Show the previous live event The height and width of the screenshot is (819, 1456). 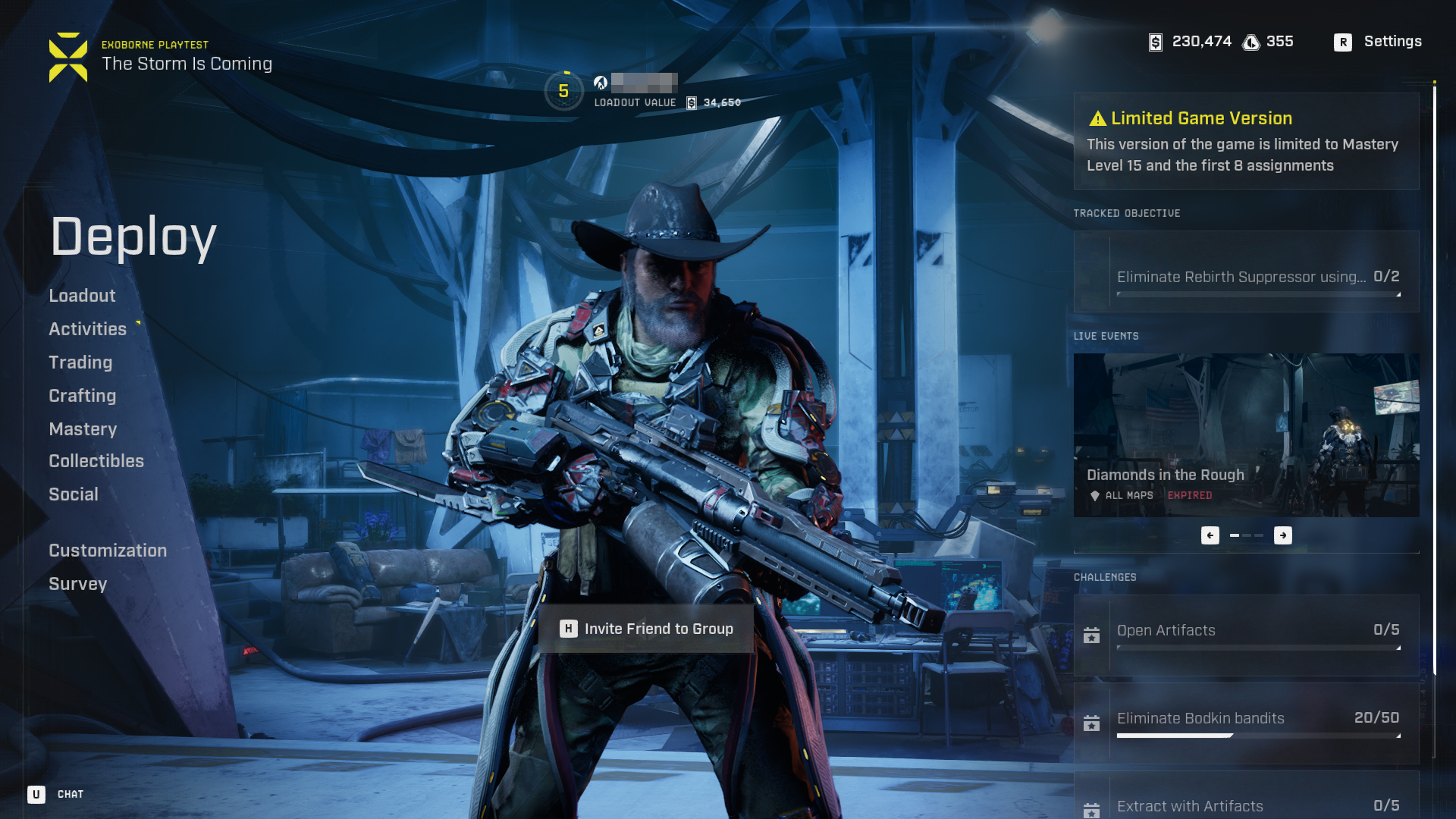[1210, 535]
